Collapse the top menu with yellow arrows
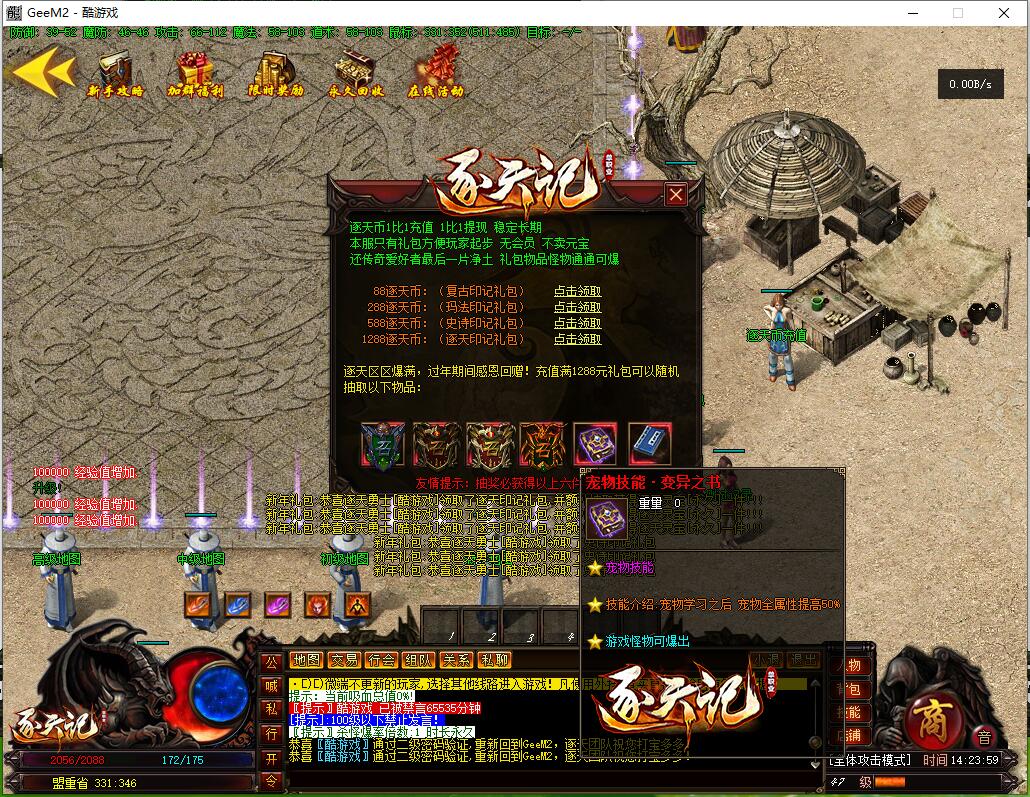The image size is (1030, 797). (42, 72)
